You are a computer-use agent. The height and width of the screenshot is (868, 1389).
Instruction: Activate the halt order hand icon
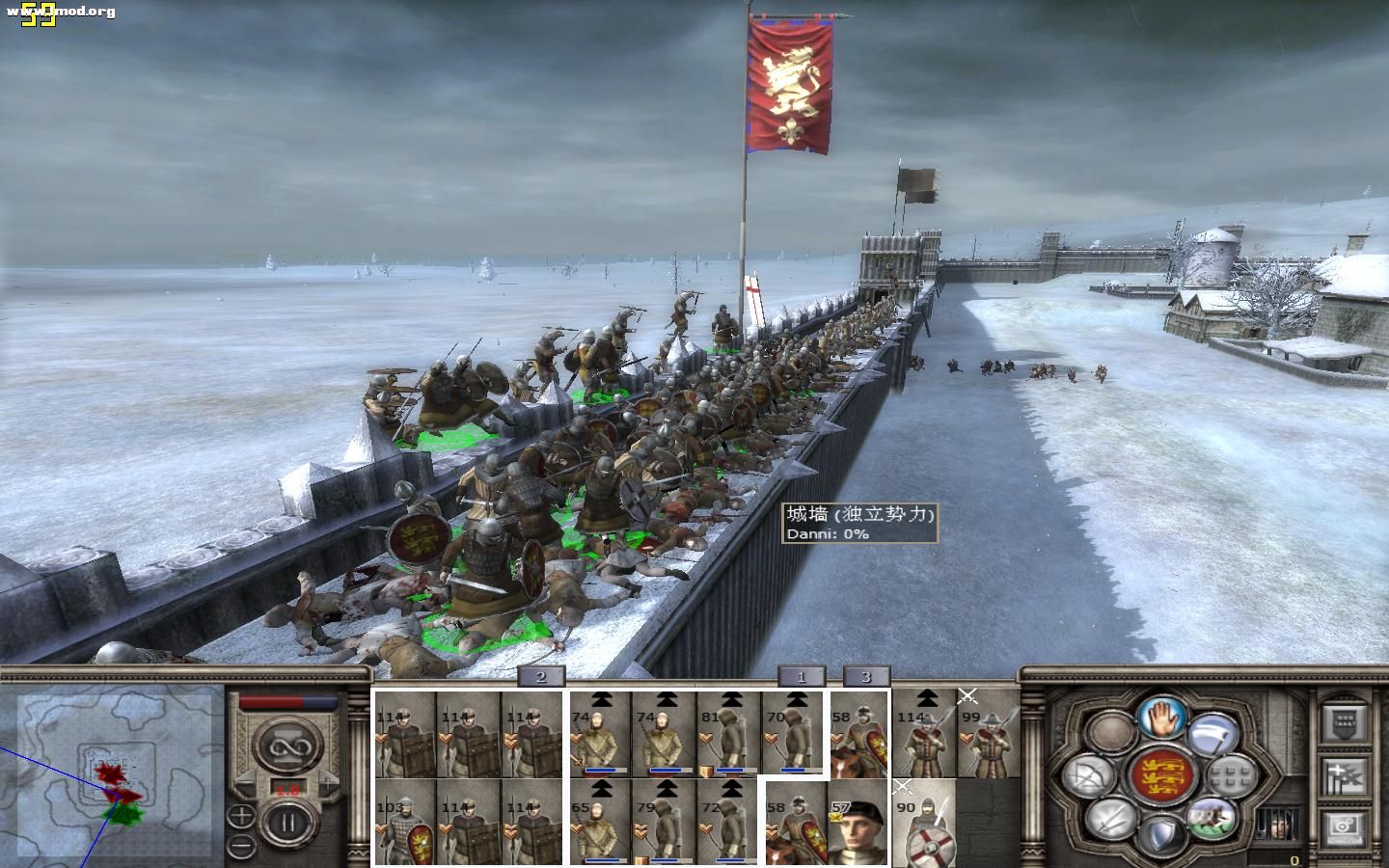coord(1160,718)
